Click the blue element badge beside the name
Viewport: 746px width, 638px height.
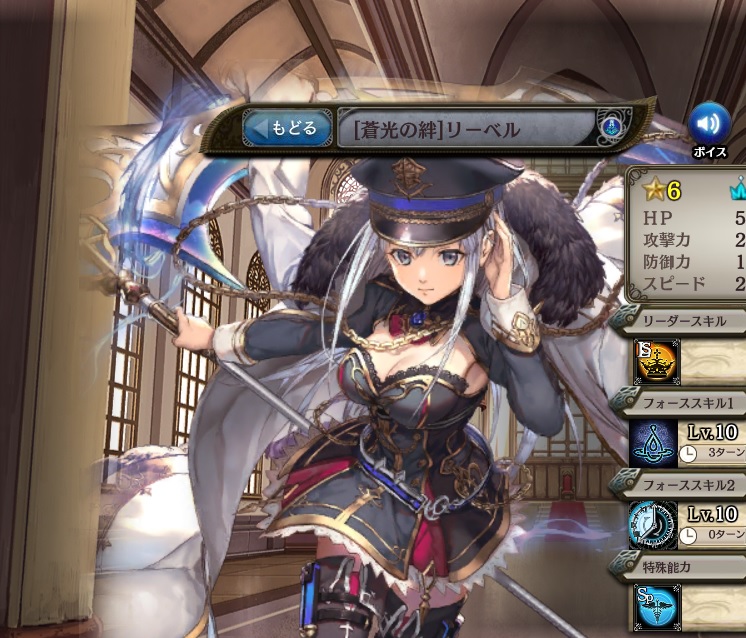click(x=613, y=128)
